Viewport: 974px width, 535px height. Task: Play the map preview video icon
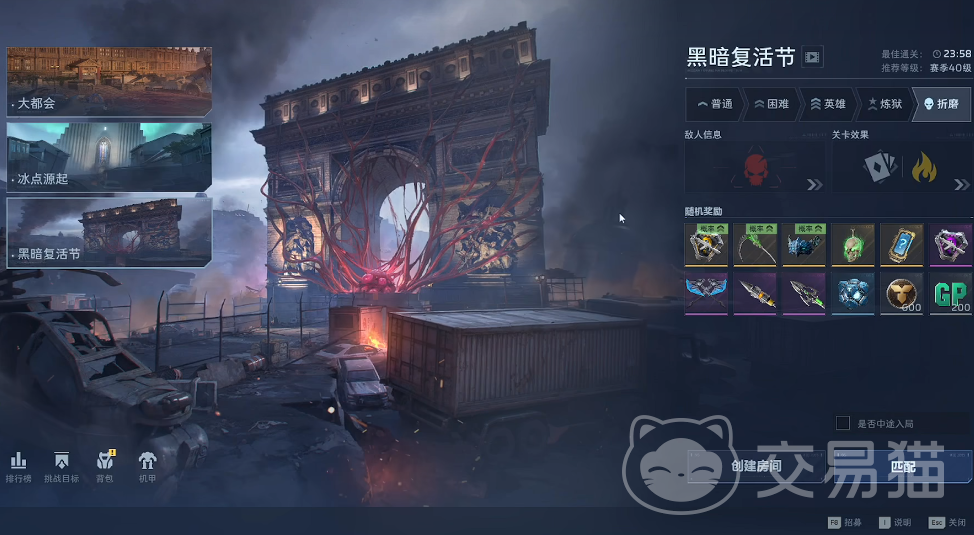(x=812, y=57)
